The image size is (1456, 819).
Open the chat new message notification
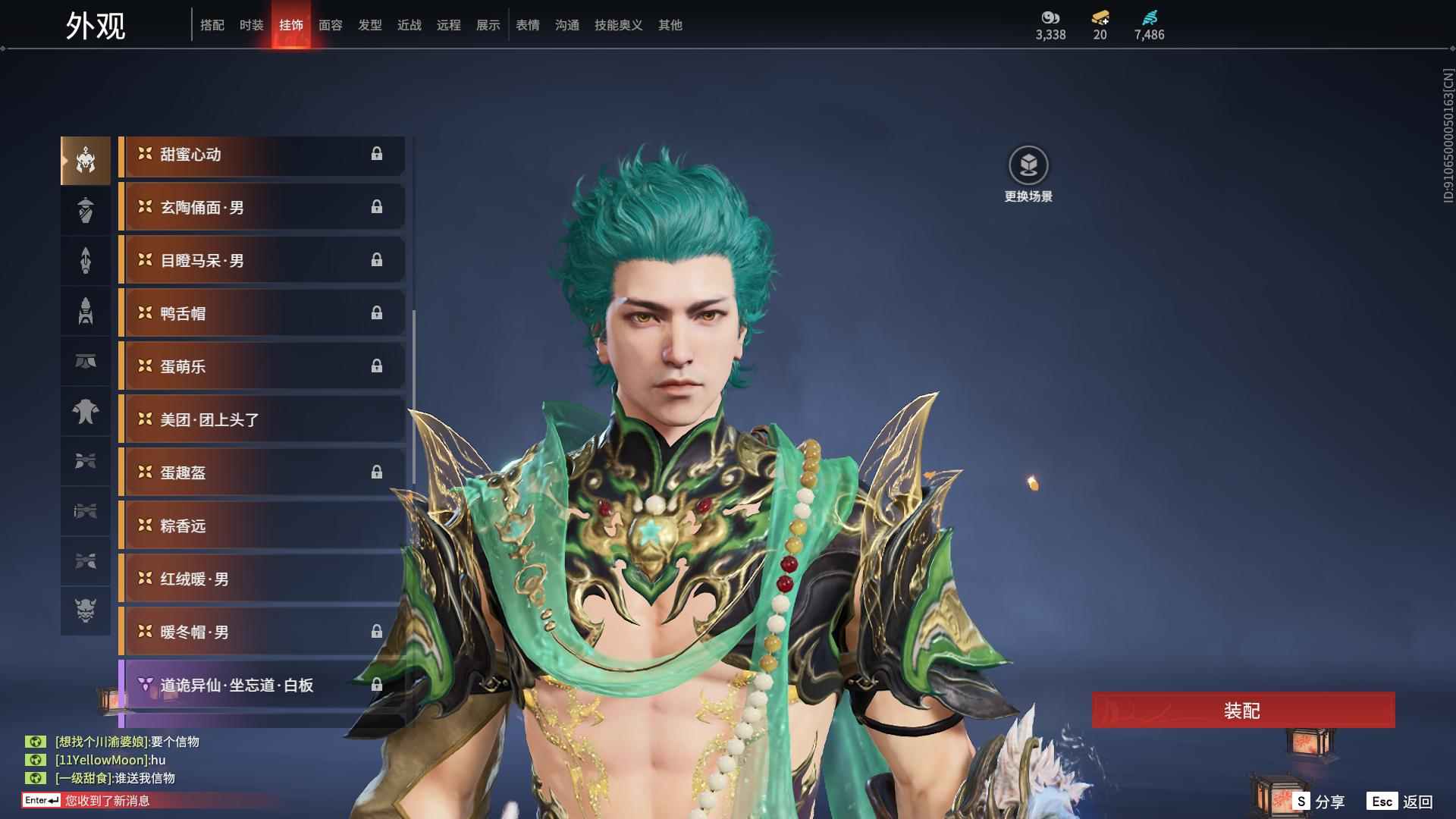point(106,801)
